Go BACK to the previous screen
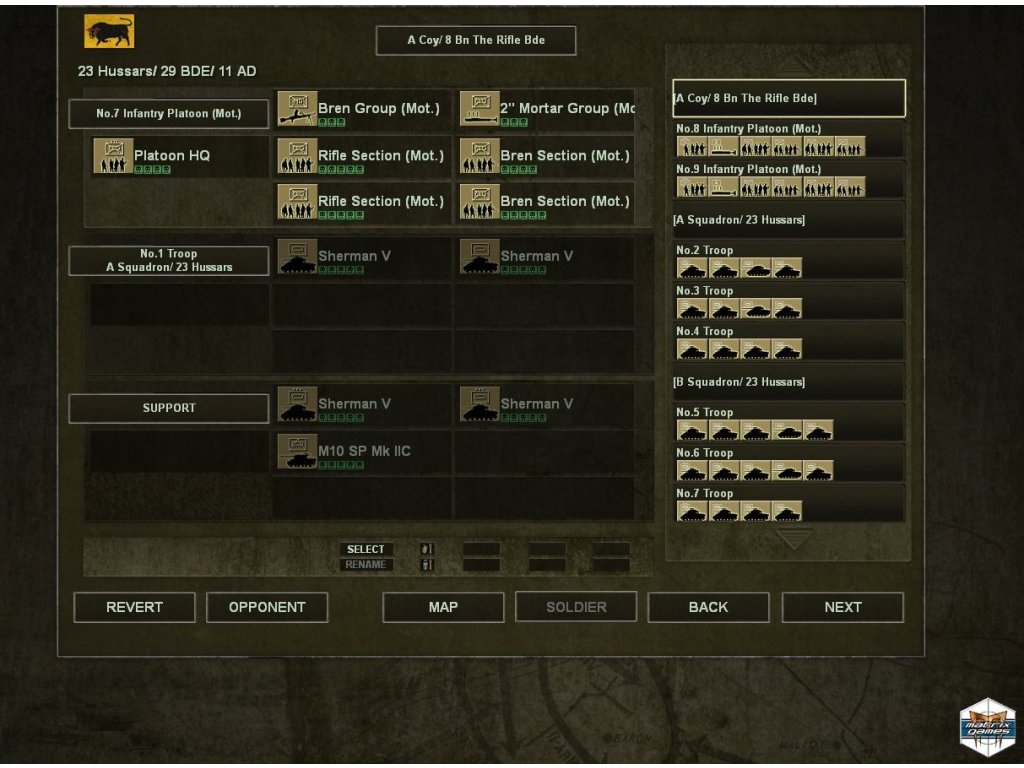Image resolution: width=1024 pixels, height=768 pixels. pos(708,607)
